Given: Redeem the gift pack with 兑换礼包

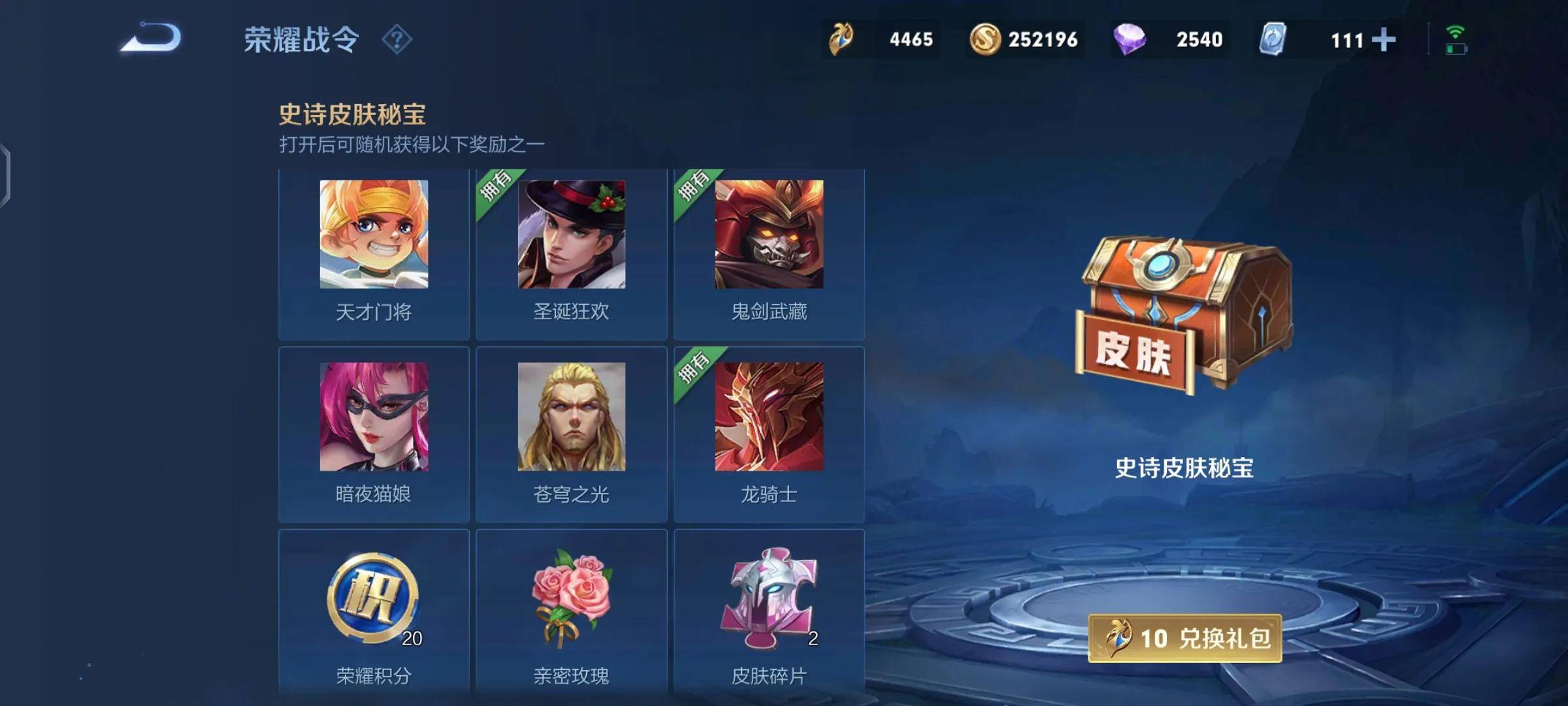Looking at the screenshot, I should click(1184, 638).
